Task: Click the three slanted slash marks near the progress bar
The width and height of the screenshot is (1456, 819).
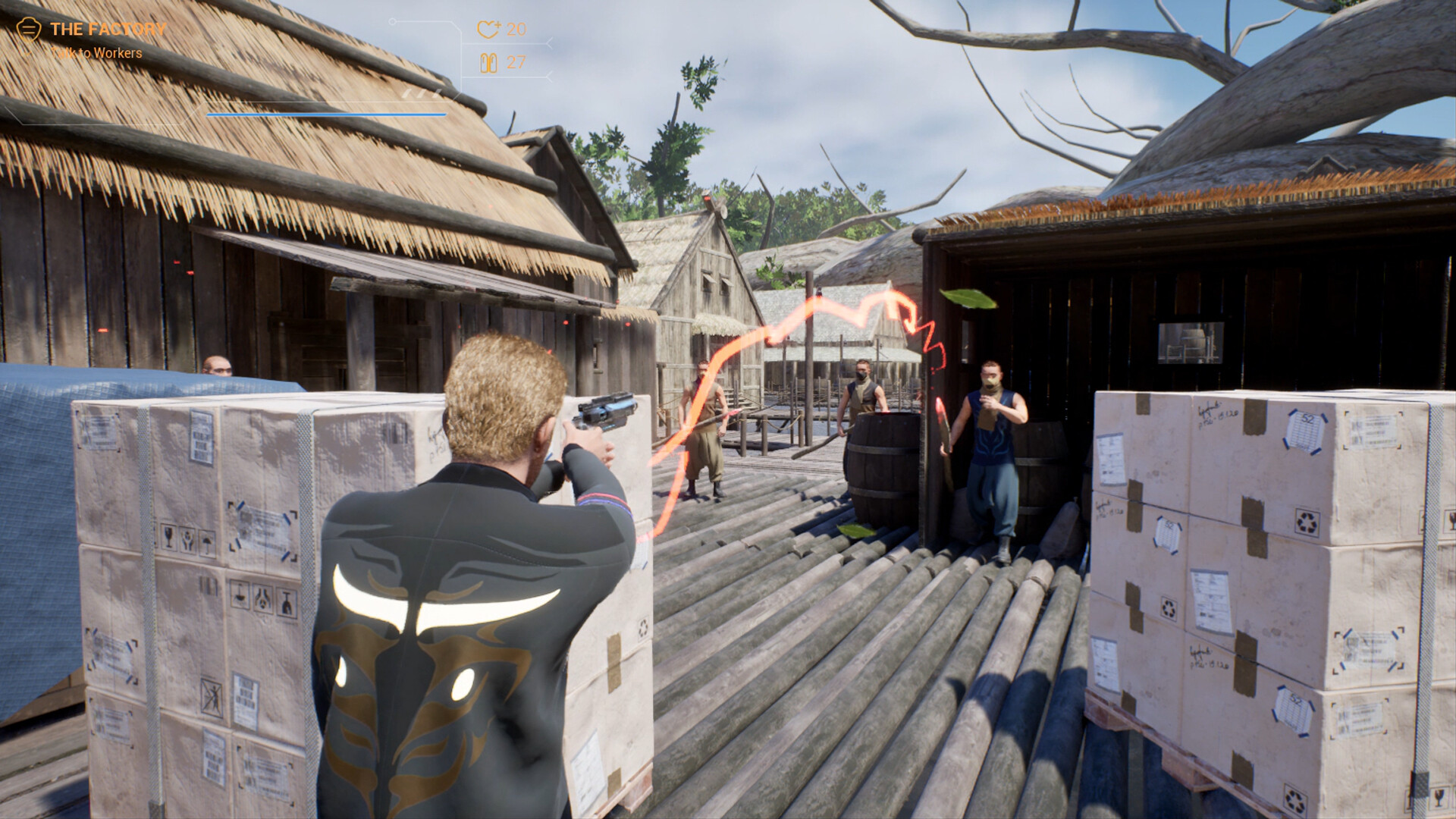Action: tap(422, 93)
